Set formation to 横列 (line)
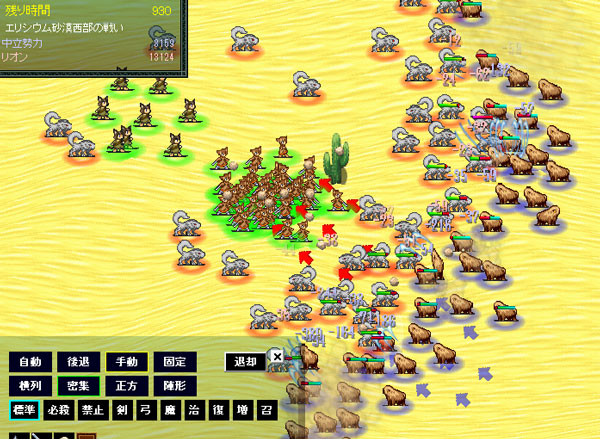Viewport: 600px width, 439px height. (x=30, y=385)
